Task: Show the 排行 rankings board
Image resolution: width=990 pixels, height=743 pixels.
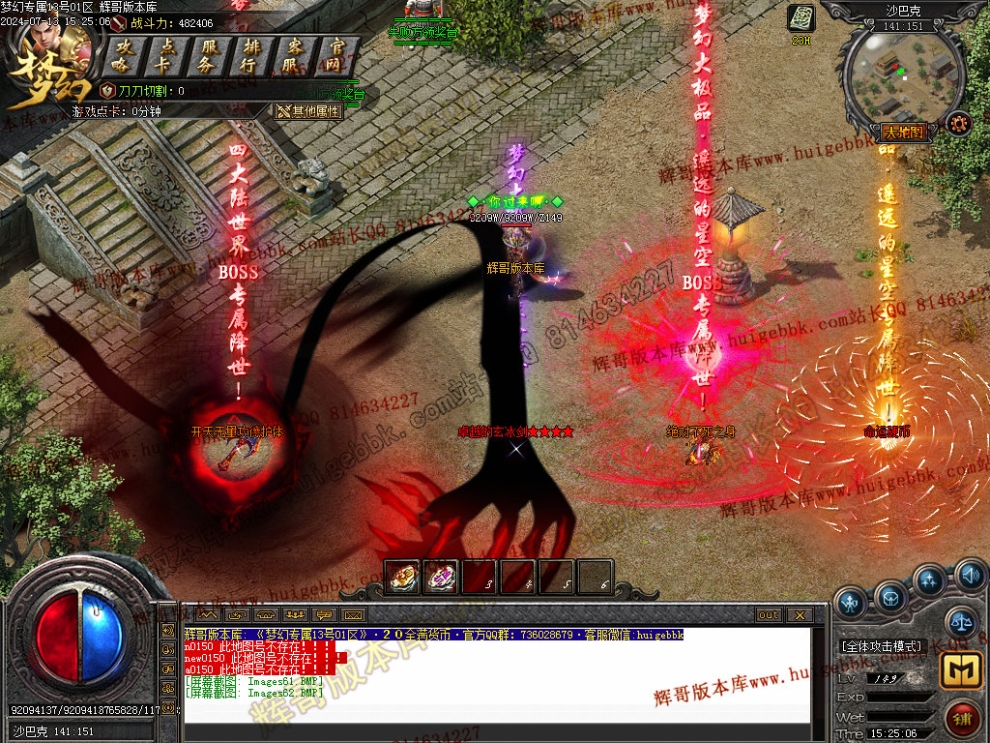Action: (x=252, y=57)
